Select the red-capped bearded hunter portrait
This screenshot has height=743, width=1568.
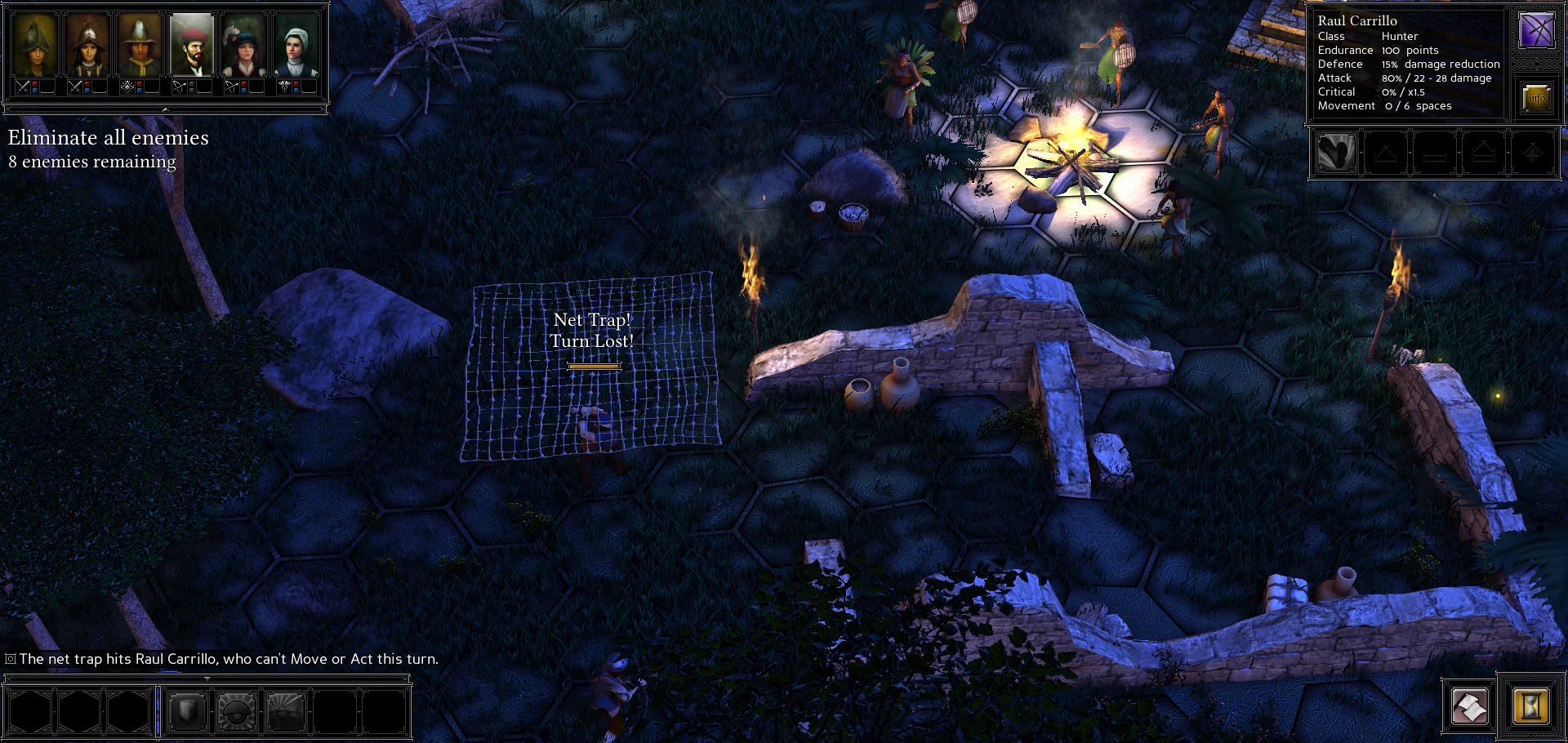coord(192,46)
